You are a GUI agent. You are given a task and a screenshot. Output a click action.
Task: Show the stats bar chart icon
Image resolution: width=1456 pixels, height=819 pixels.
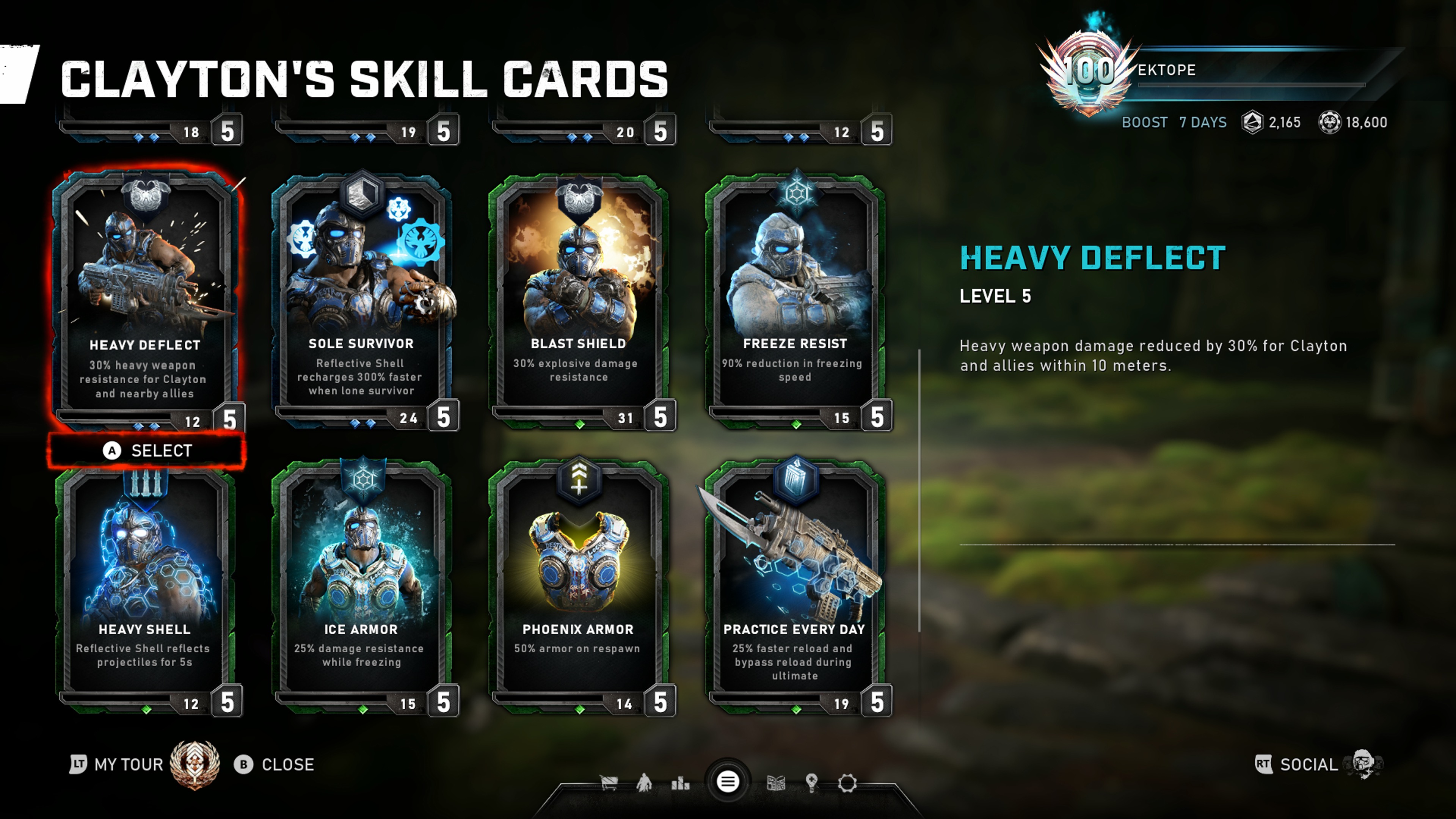[x=680, y=783]
